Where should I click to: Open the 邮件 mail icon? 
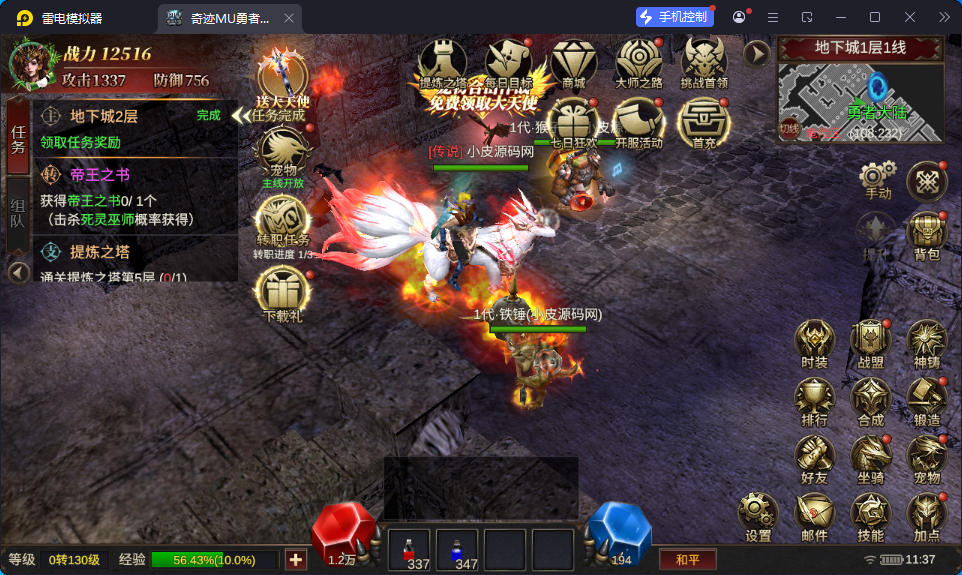(814, 514)
